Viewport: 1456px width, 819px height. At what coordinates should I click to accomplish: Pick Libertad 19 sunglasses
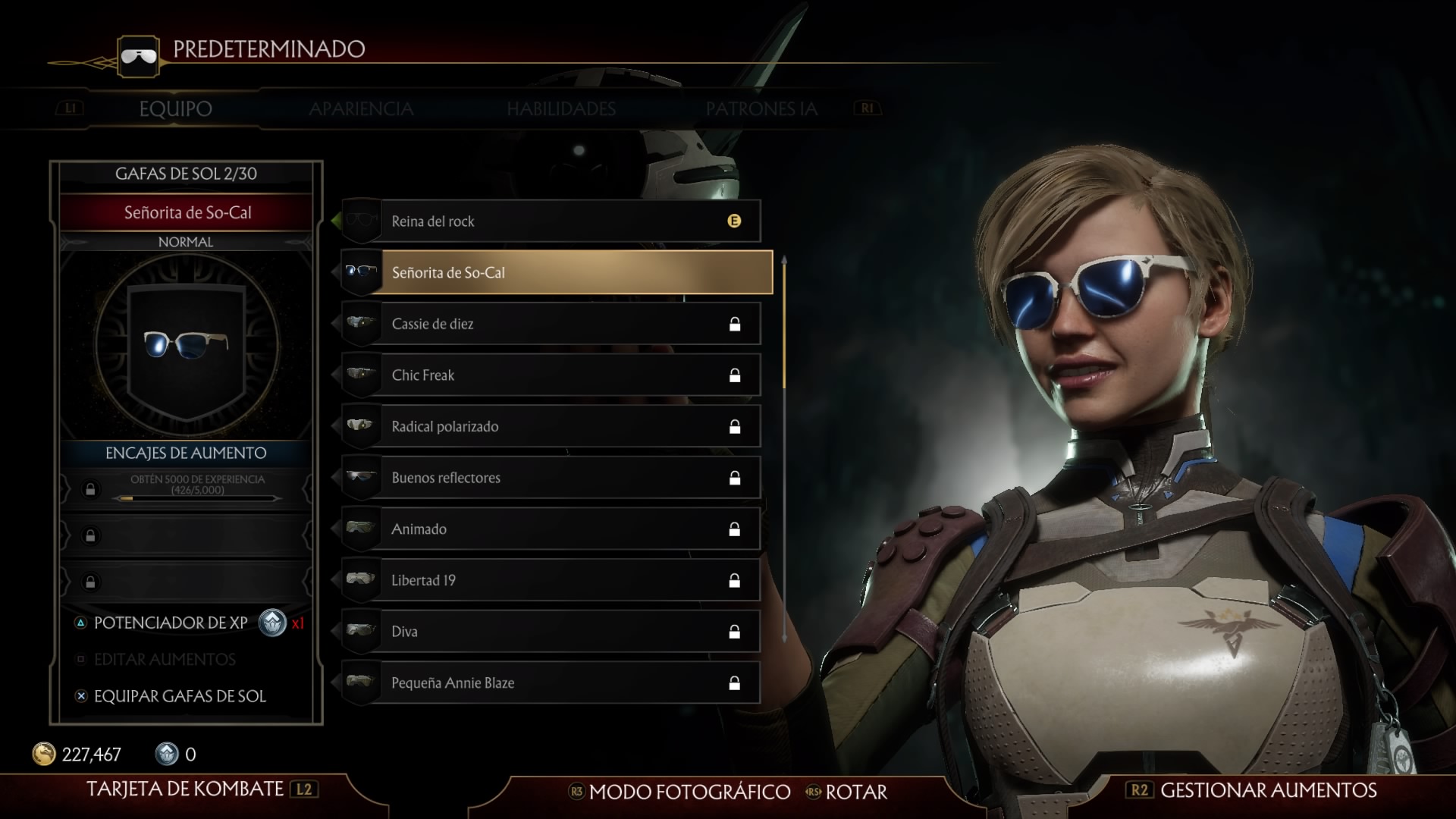551,580
